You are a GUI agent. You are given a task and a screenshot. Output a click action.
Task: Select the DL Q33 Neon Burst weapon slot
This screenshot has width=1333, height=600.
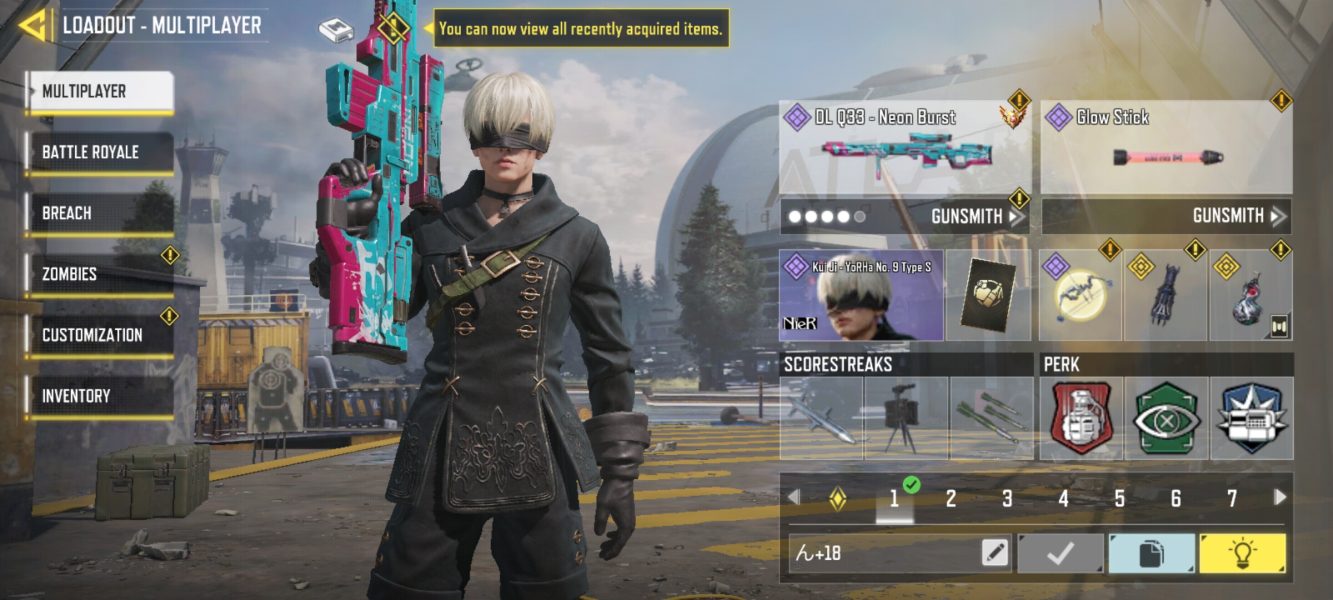[905, 148]
